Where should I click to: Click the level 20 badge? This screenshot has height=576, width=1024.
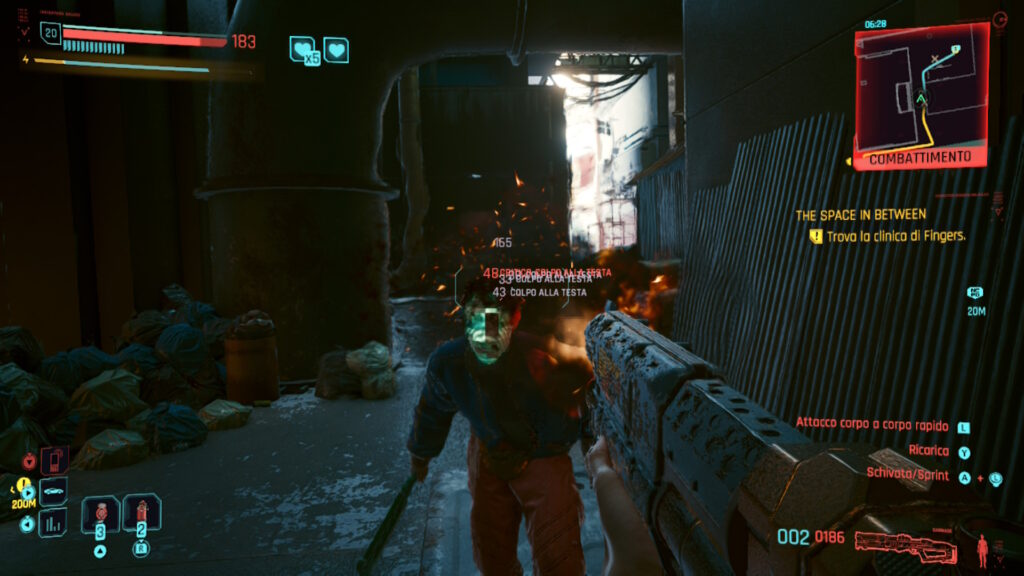pos(50,33)
